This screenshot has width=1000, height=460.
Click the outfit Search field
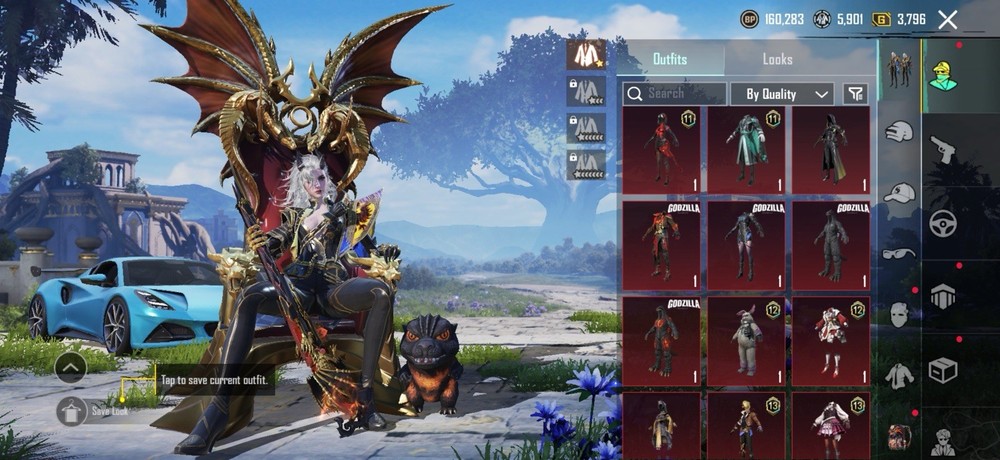675,93
